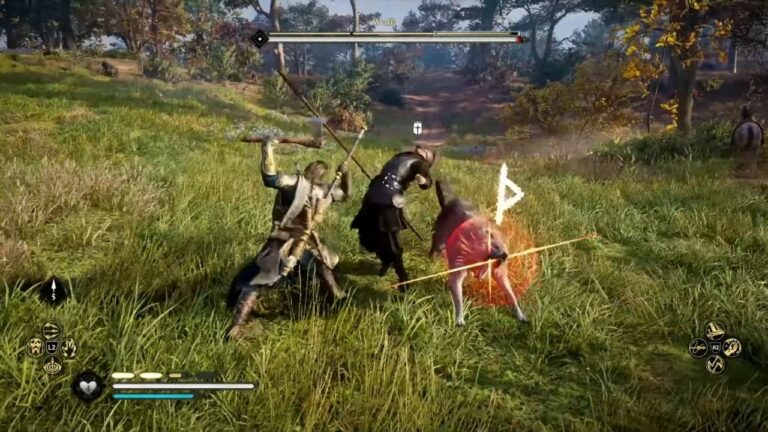Click the white shield enemy marker

pos(417,128)
